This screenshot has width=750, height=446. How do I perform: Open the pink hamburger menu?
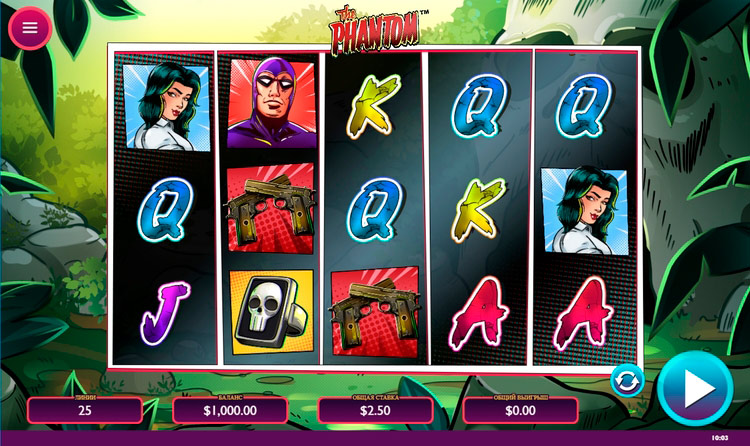tap(30, 28)
